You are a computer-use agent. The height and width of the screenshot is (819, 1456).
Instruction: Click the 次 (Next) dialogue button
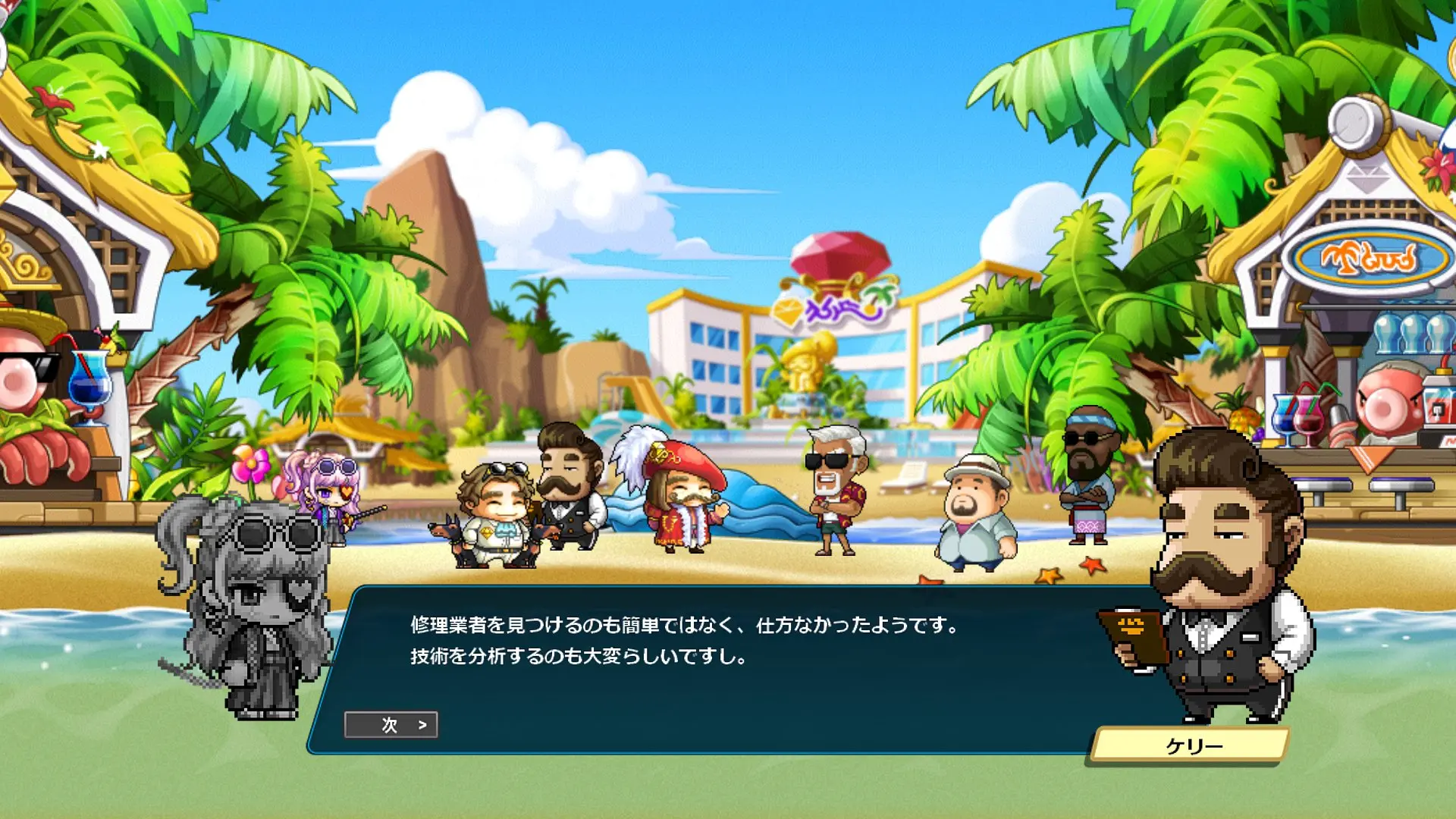pos(391,725)
